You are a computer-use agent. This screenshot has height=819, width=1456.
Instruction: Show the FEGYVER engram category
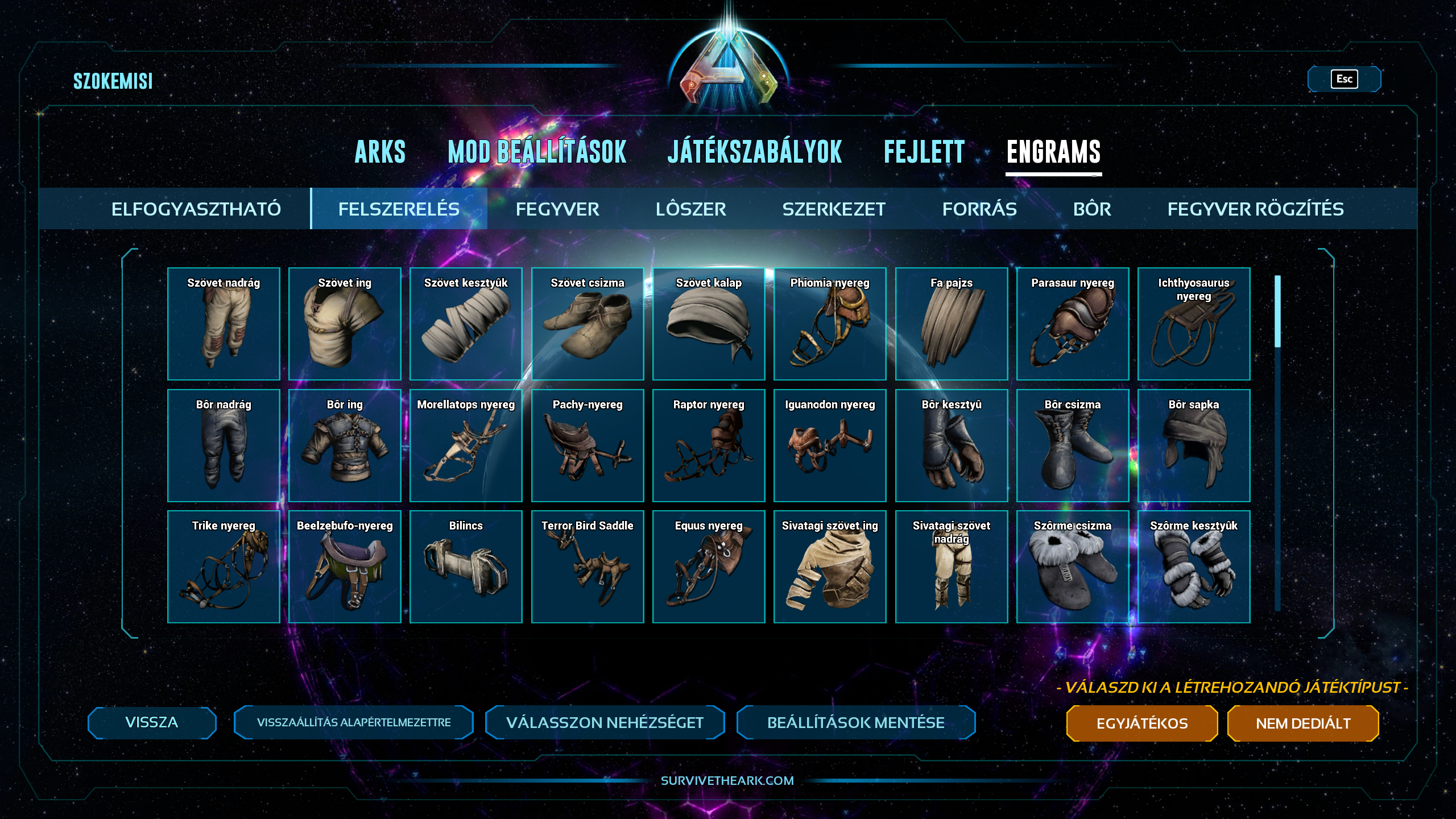pos(557,209)
